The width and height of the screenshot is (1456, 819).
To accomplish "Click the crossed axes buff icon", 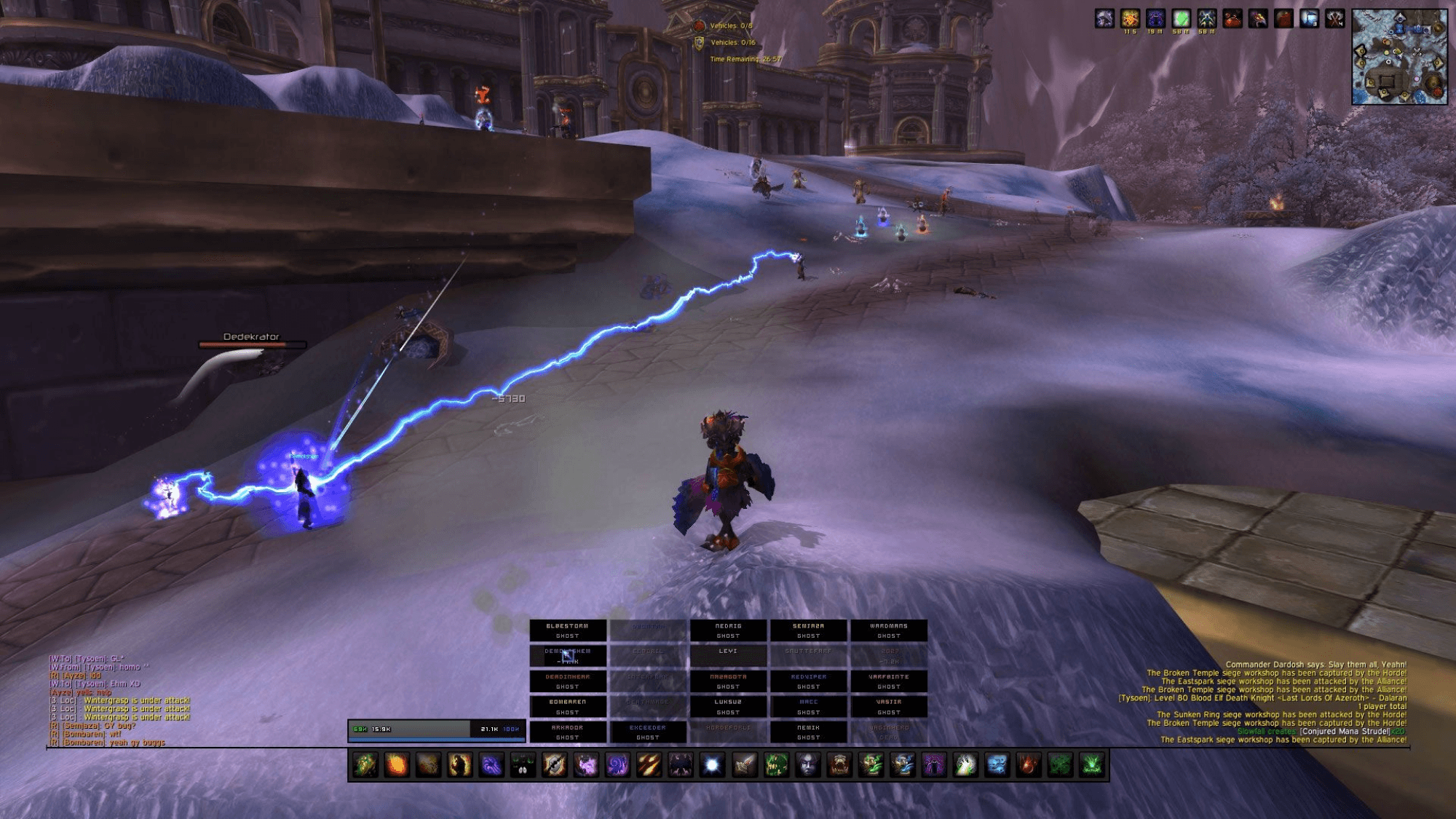I will [x=1334, y=20].
